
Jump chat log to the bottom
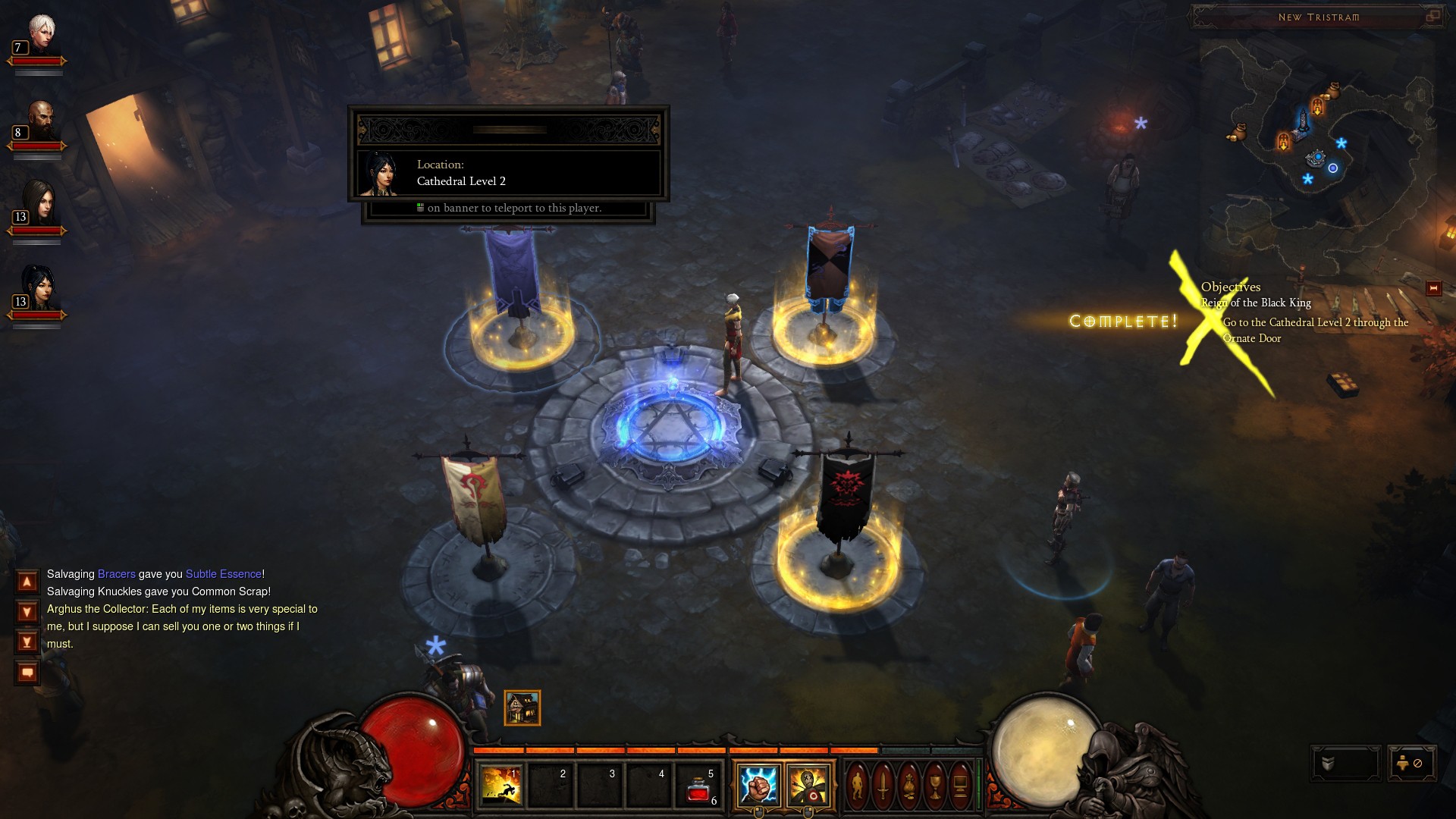[27, 642]
